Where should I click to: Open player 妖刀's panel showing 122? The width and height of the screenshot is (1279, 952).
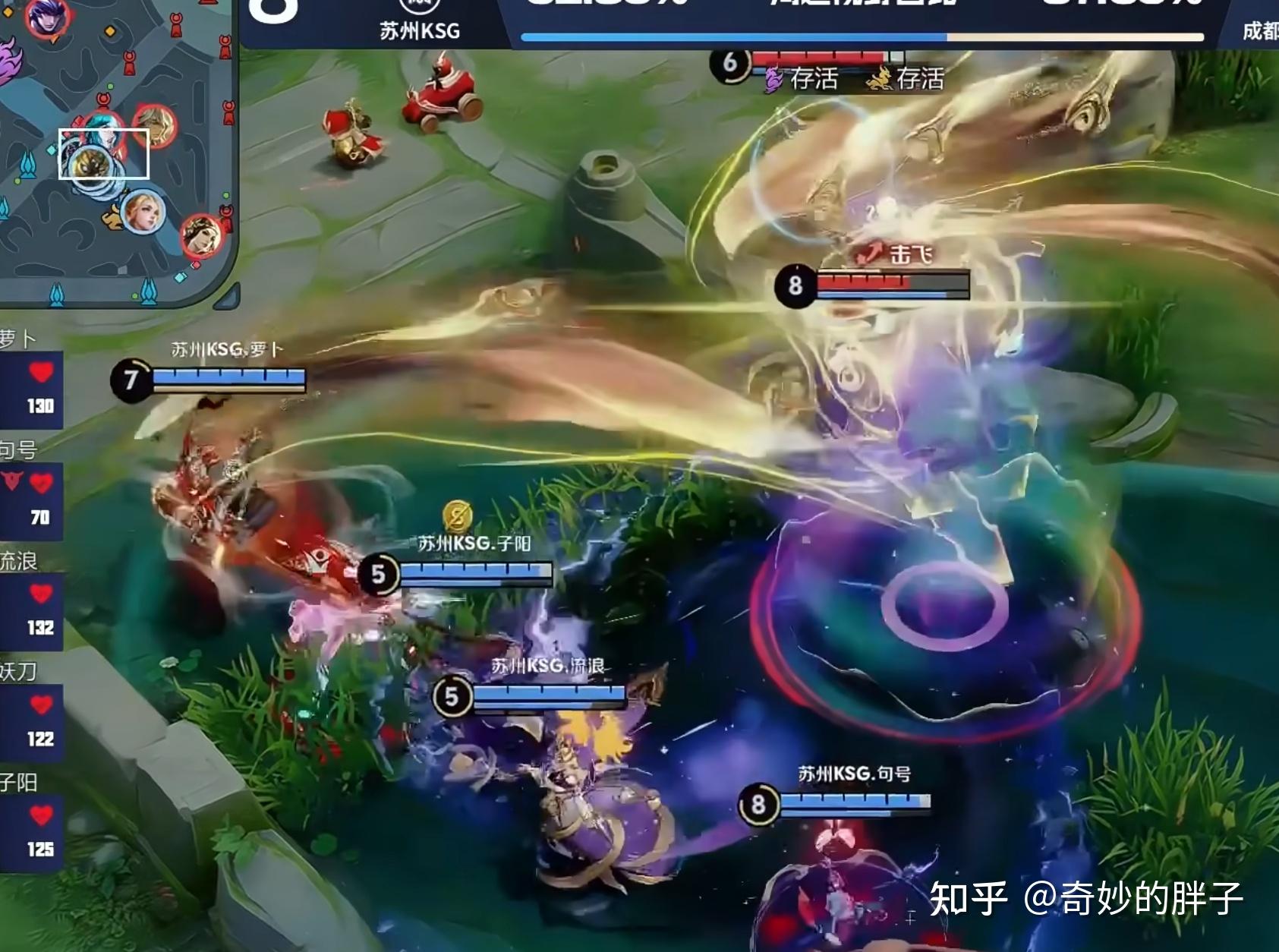click(31, 720)
